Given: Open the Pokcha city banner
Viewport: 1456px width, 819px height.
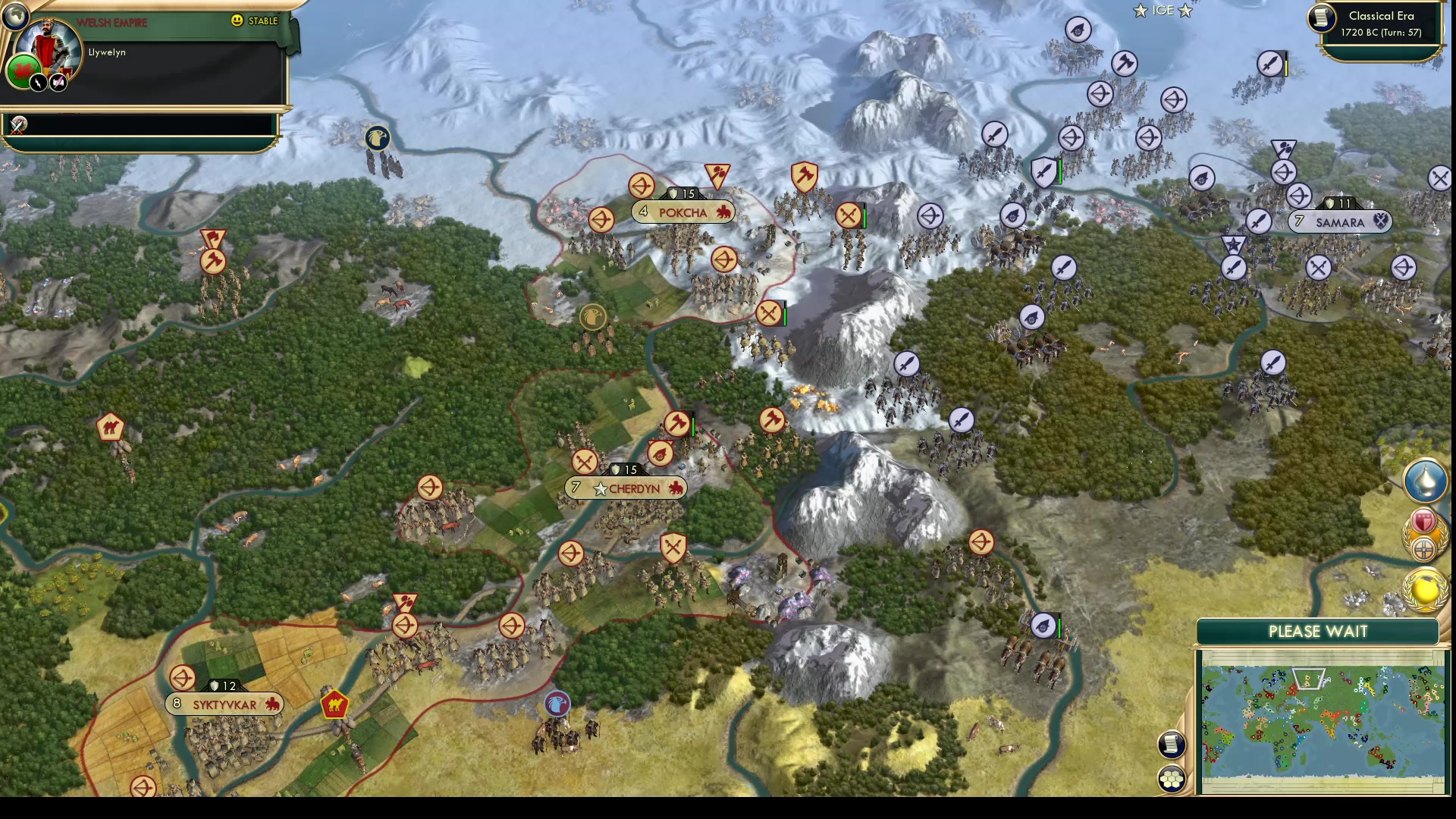Looking at the screenshot, I should (x=683, y=212).
